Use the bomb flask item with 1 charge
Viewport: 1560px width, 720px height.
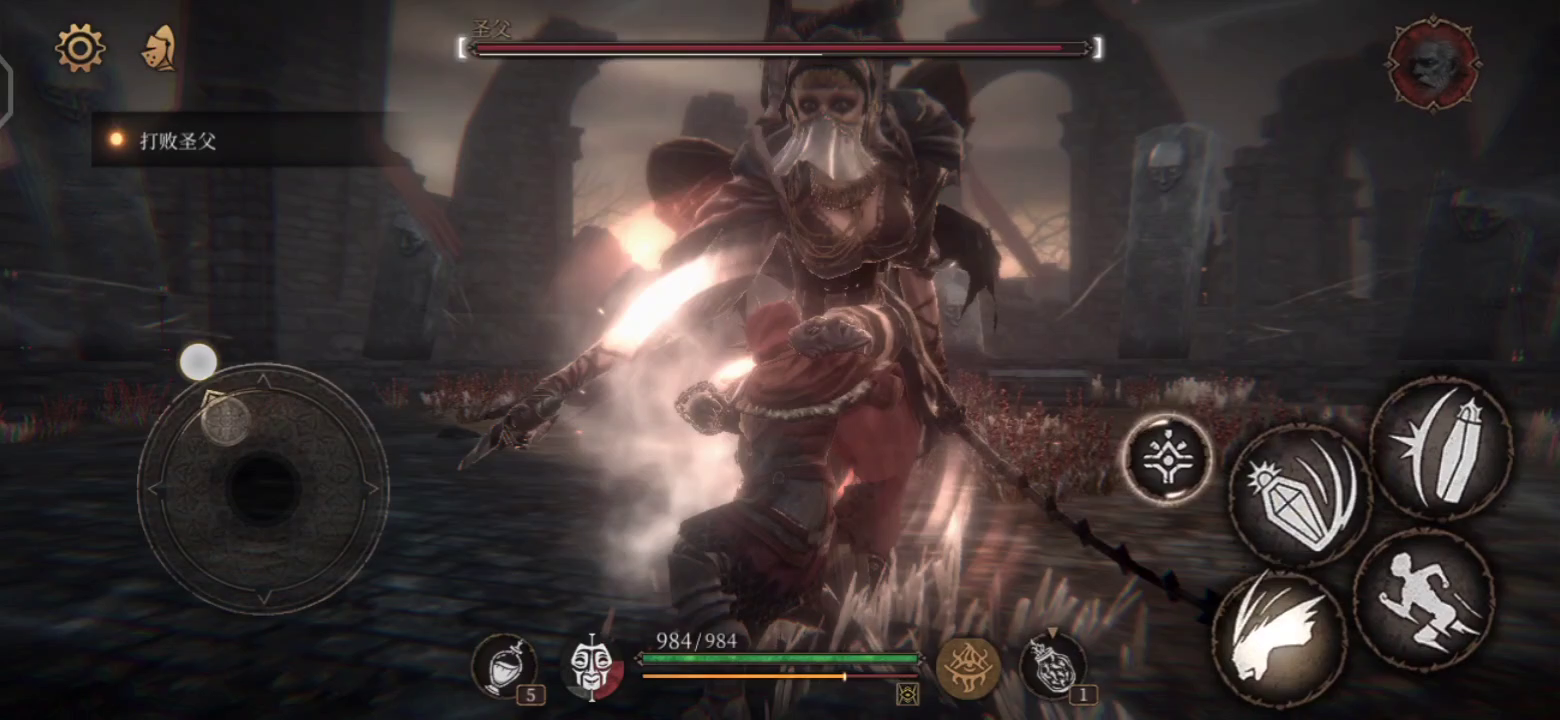[1053, 664]
